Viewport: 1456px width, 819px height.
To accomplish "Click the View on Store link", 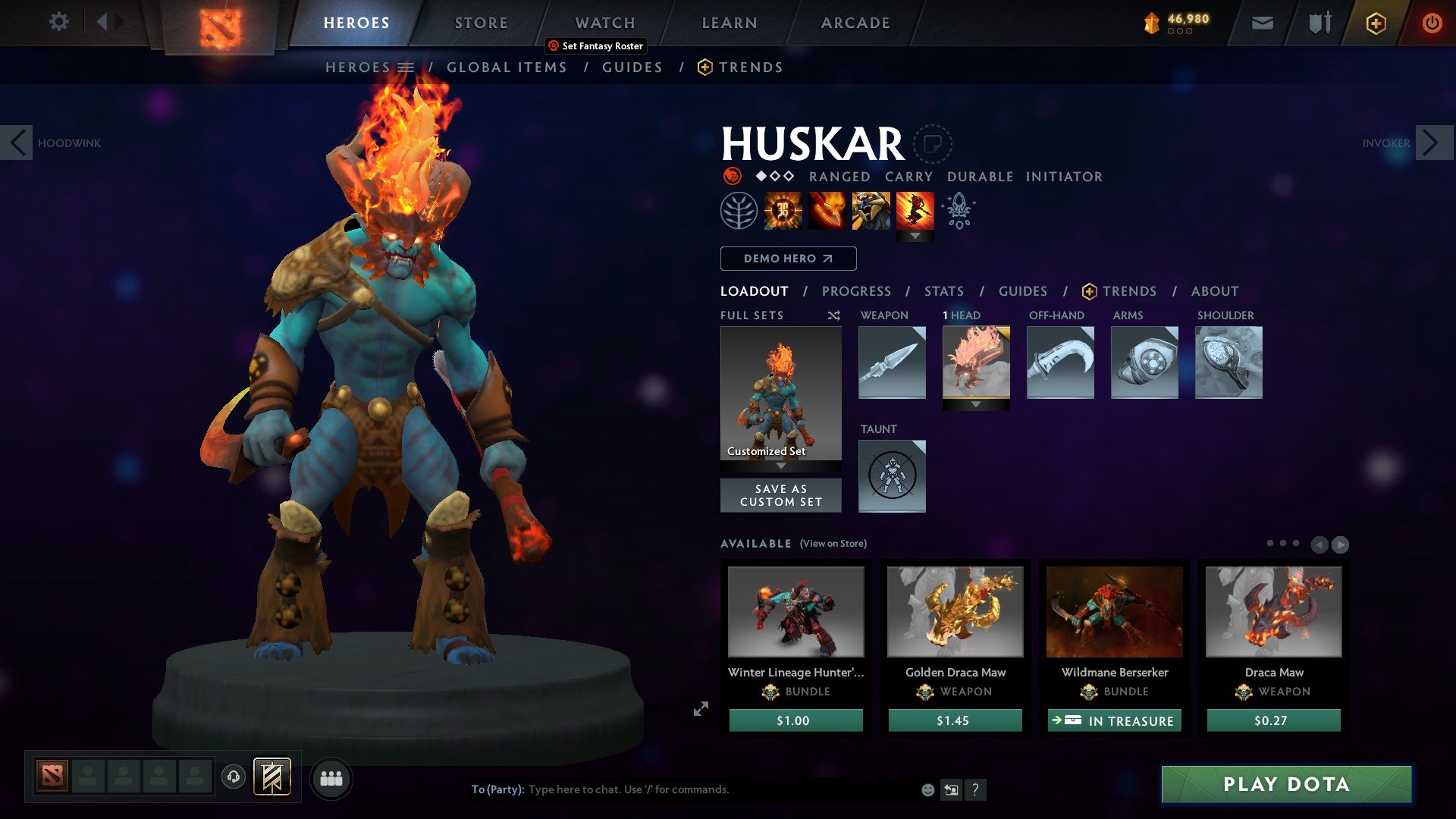I will point(832,544).
